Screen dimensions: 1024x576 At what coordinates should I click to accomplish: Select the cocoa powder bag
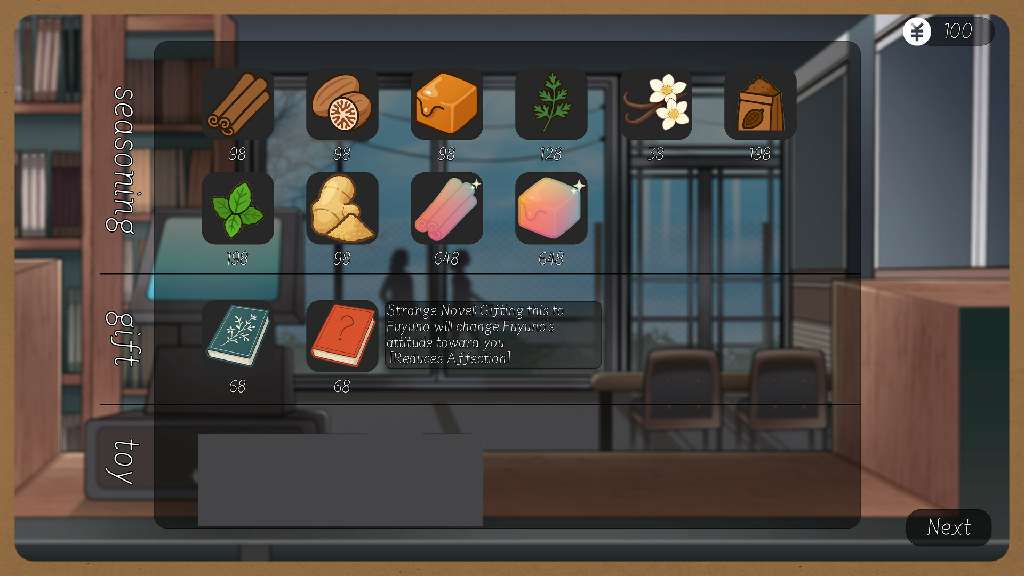coord(760,104)
